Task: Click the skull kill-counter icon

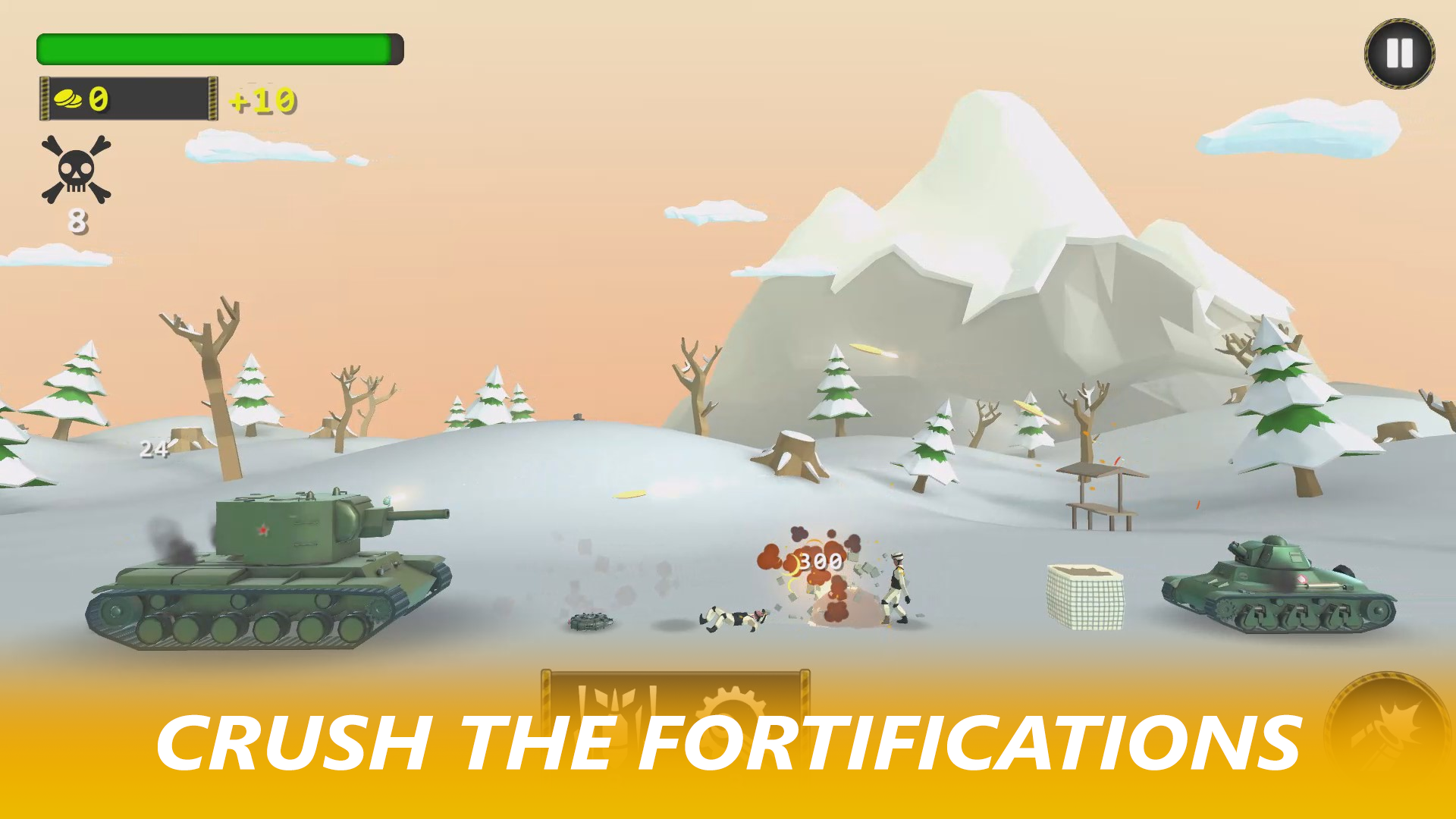Action: [x=76, y=171]
